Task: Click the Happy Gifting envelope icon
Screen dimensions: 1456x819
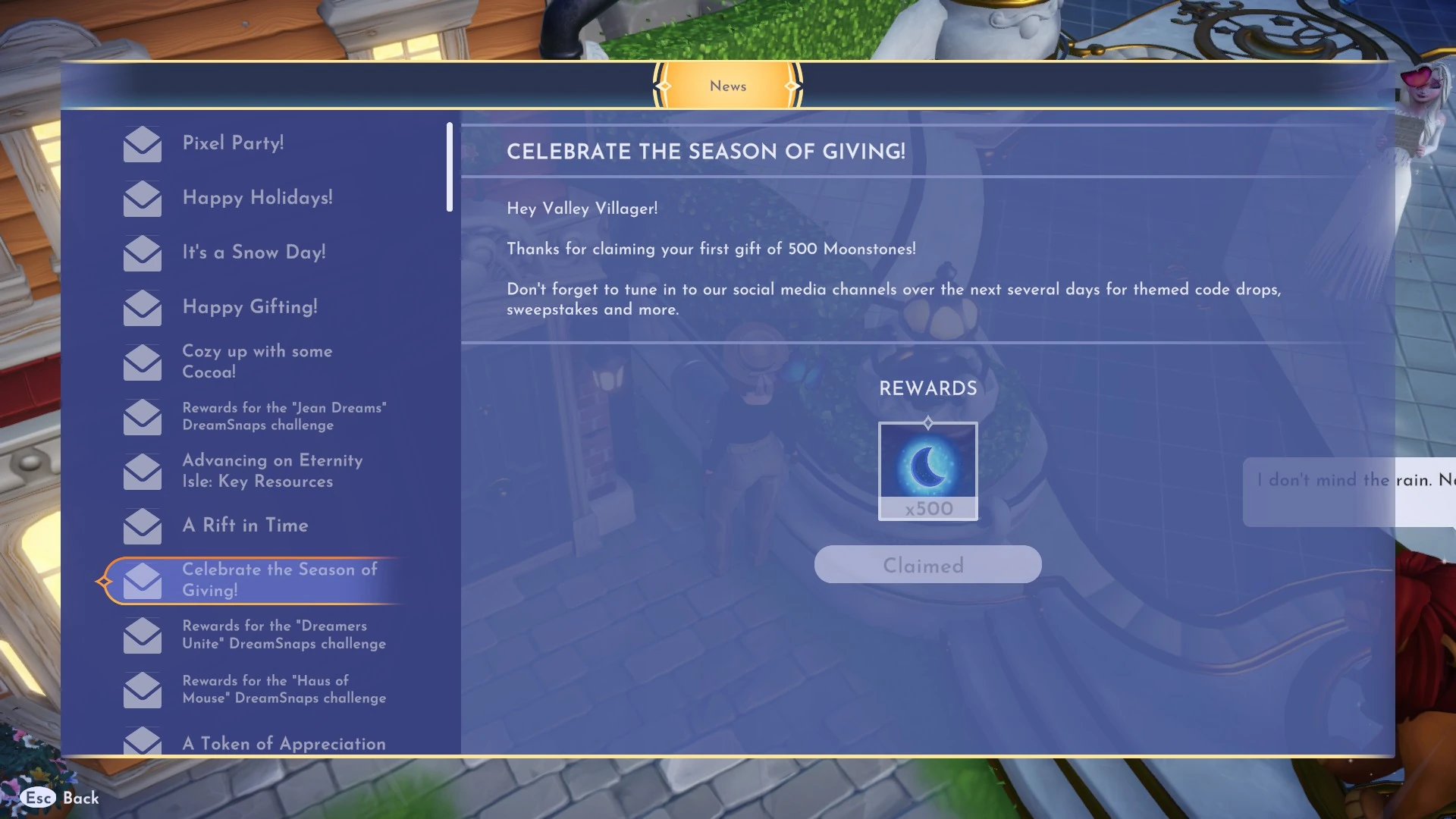Action: [x=142, y=309]
